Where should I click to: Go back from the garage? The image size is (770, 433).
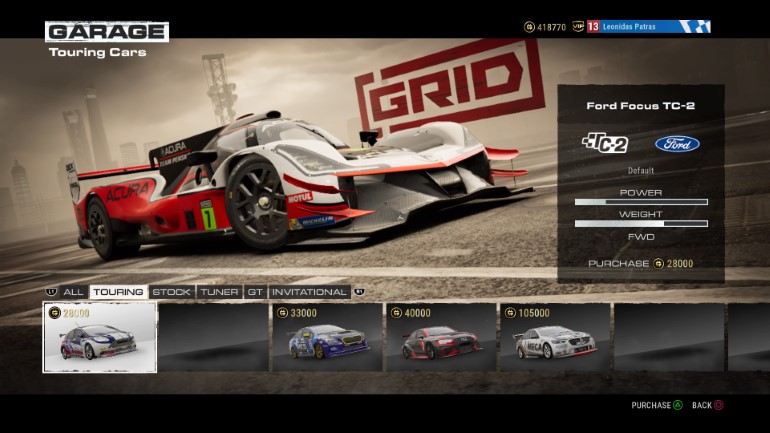pos(707,405)
